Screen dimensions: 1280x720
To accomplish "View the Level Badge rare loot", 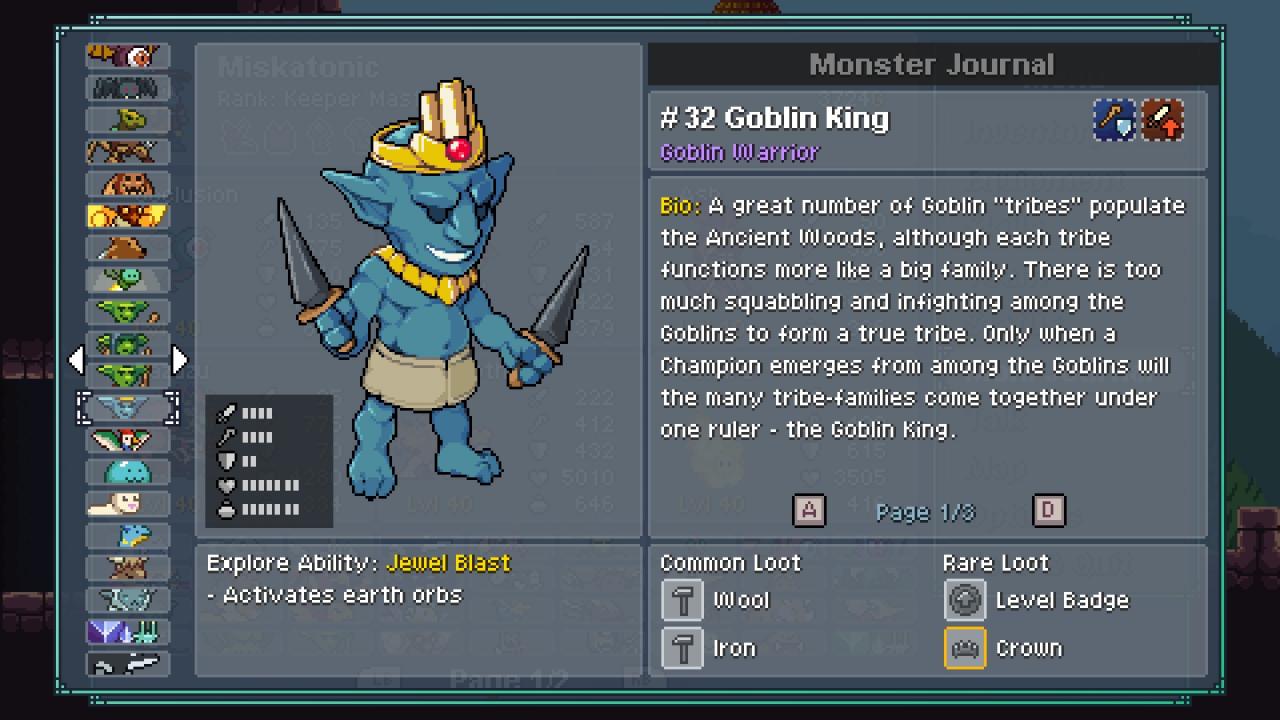I will (965, 600).
